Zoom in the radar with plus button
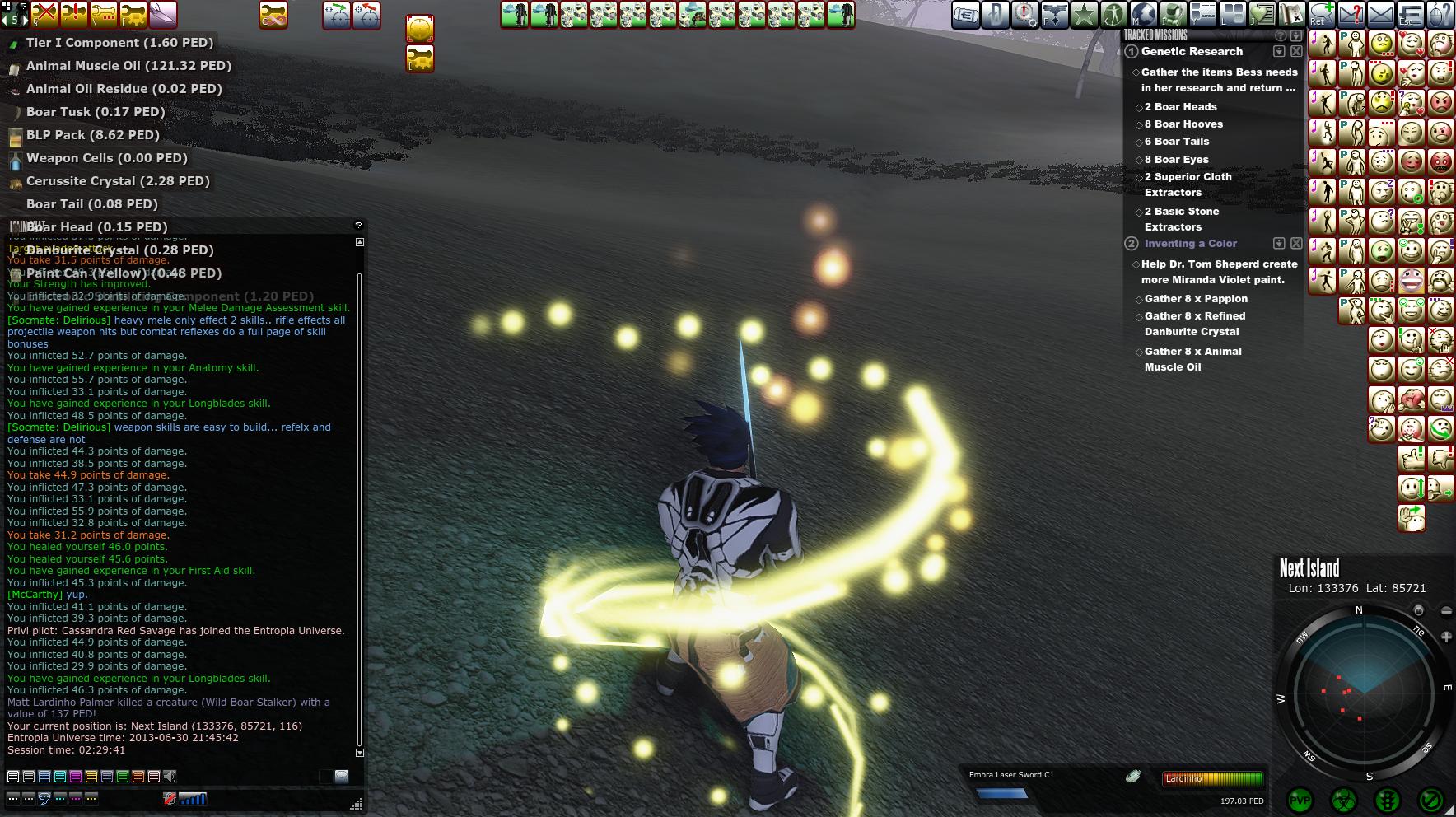Image resolution: width=1456 pixels, height=817 pixels. [x=1446, y=637]
